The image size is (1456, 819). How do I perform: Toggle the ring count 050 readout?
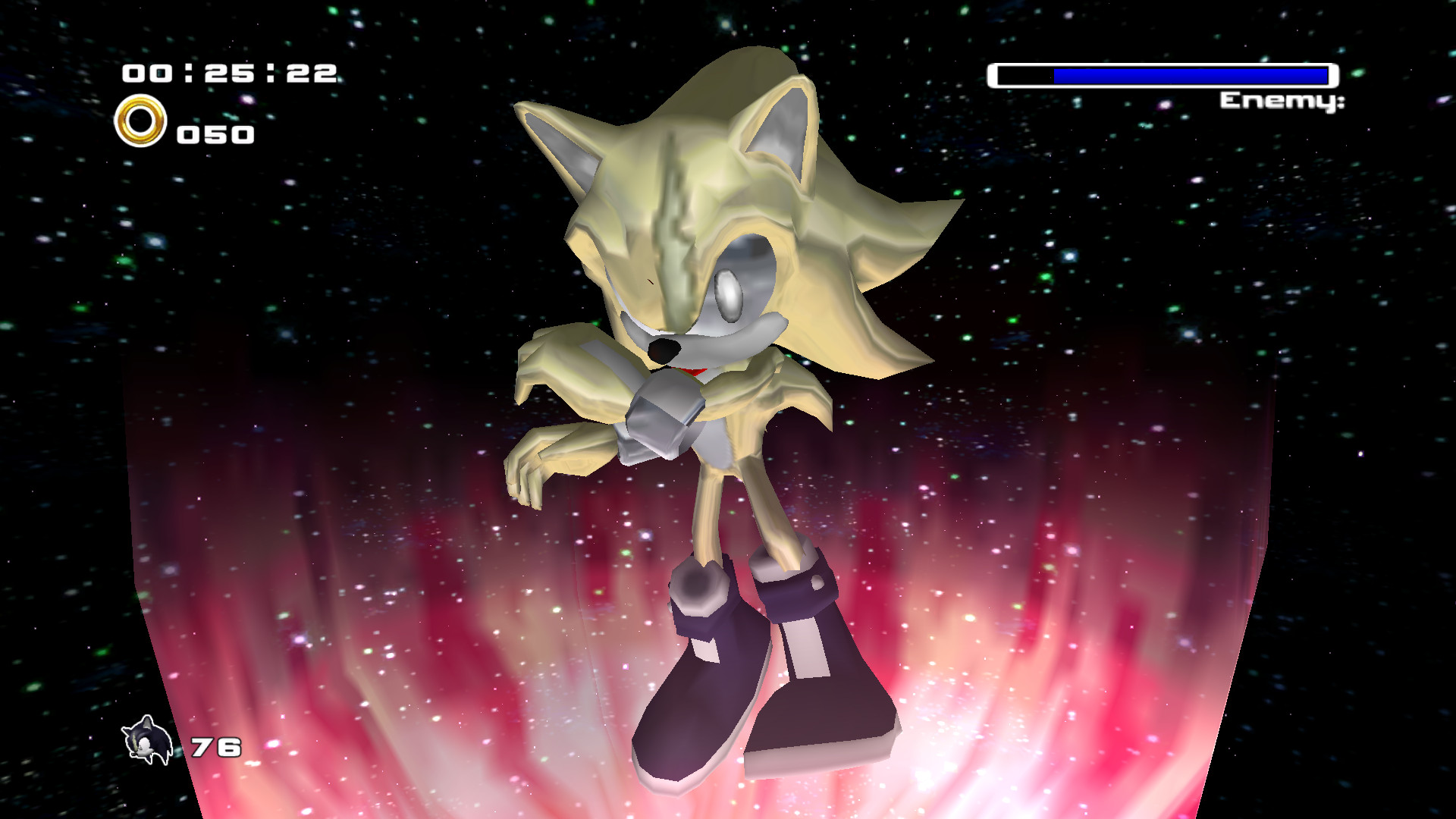pos(215,135)
